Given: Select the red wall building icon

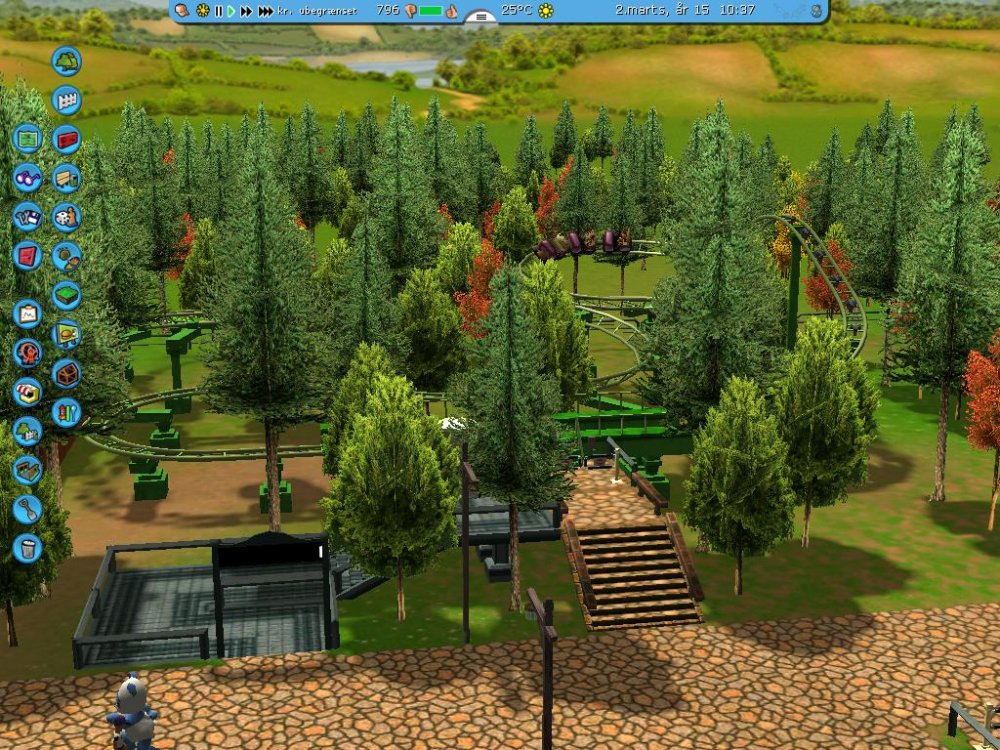Looking at the screenshot, I should [x=66, y=139].
